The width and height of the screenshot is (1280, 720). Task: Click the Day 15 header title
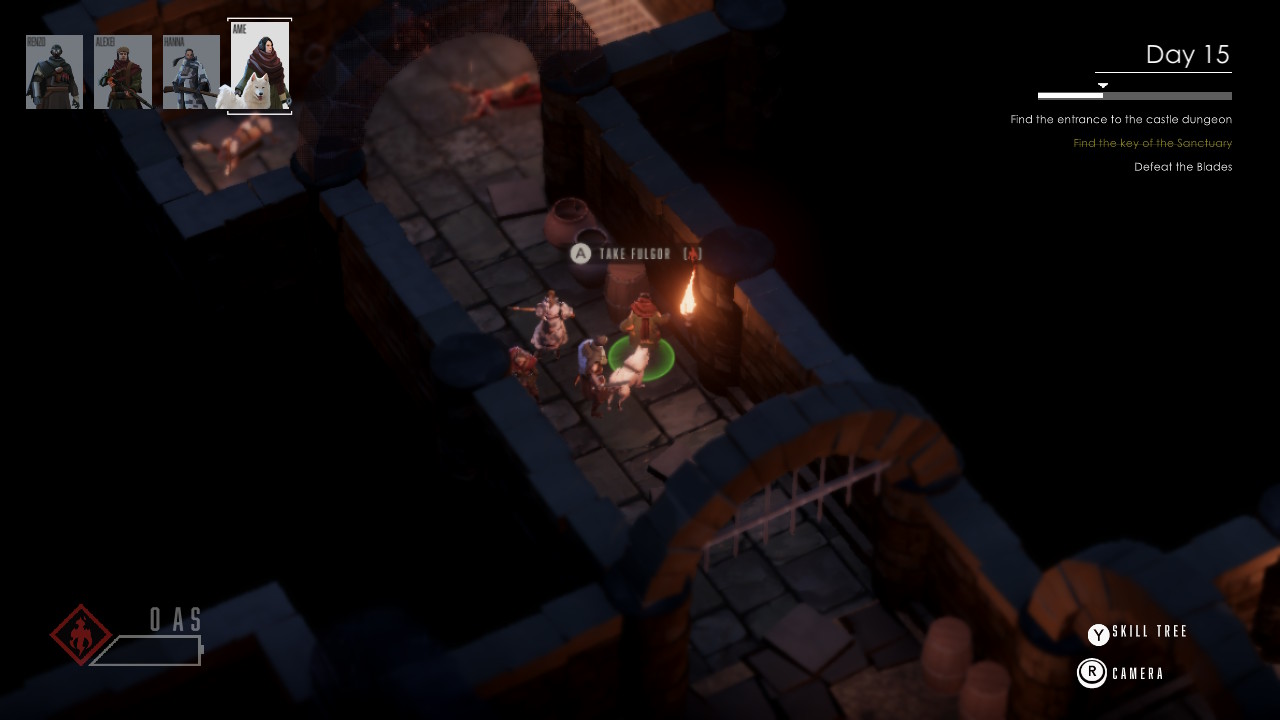(x=1189, y=55)
